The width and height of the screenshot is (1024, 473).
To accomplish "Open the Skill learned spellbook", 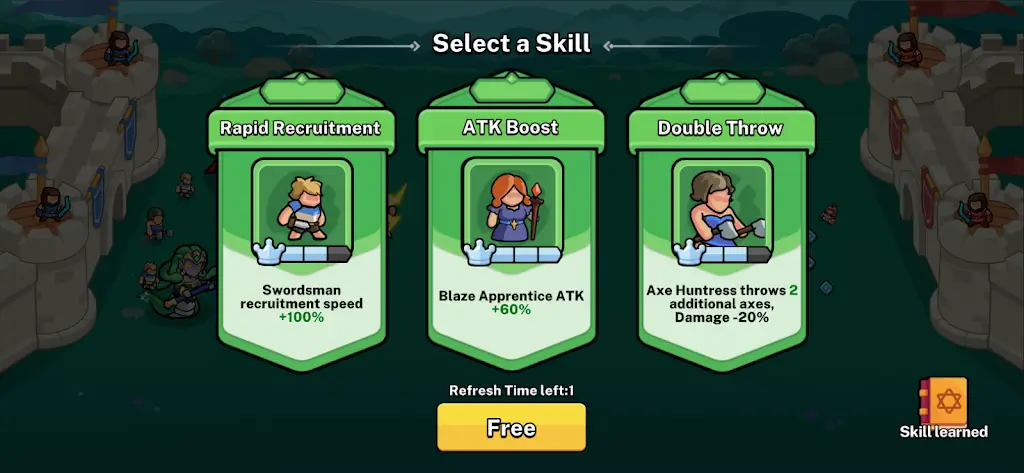I will 945,406.
